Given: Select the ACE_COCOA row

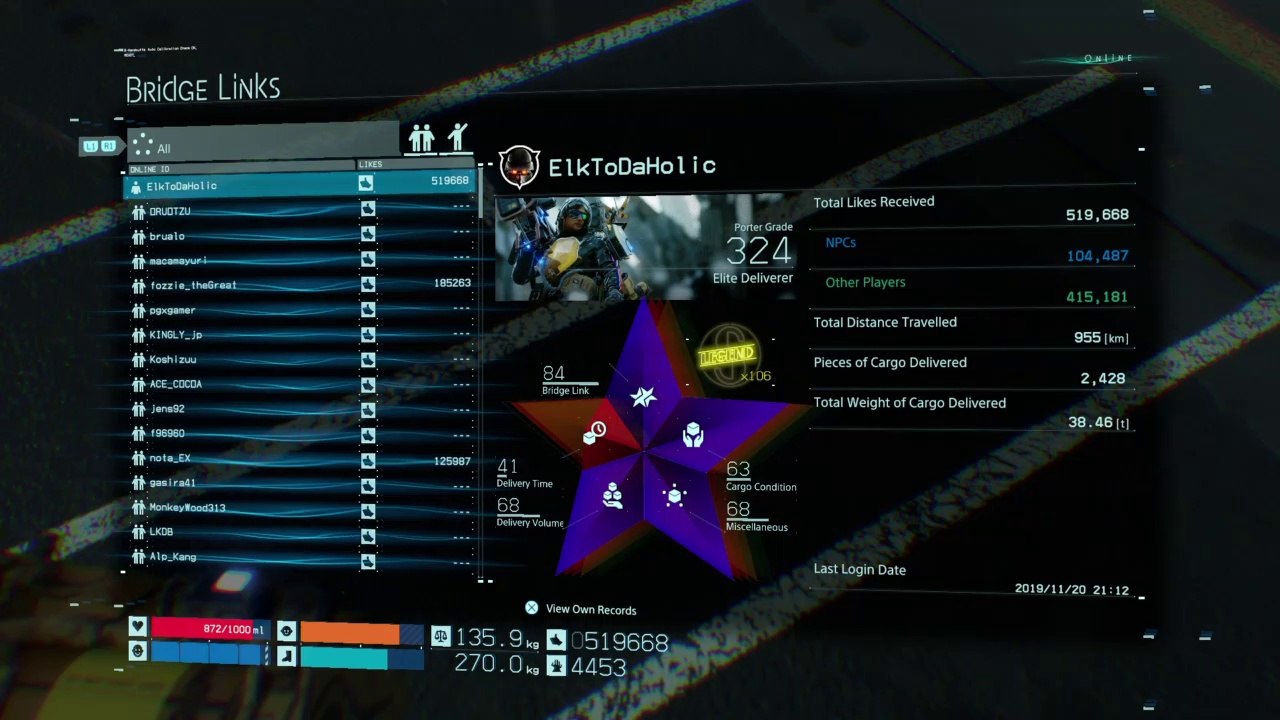Looking at the screenshot, I should pyautogui.click(x=176, y=384).
